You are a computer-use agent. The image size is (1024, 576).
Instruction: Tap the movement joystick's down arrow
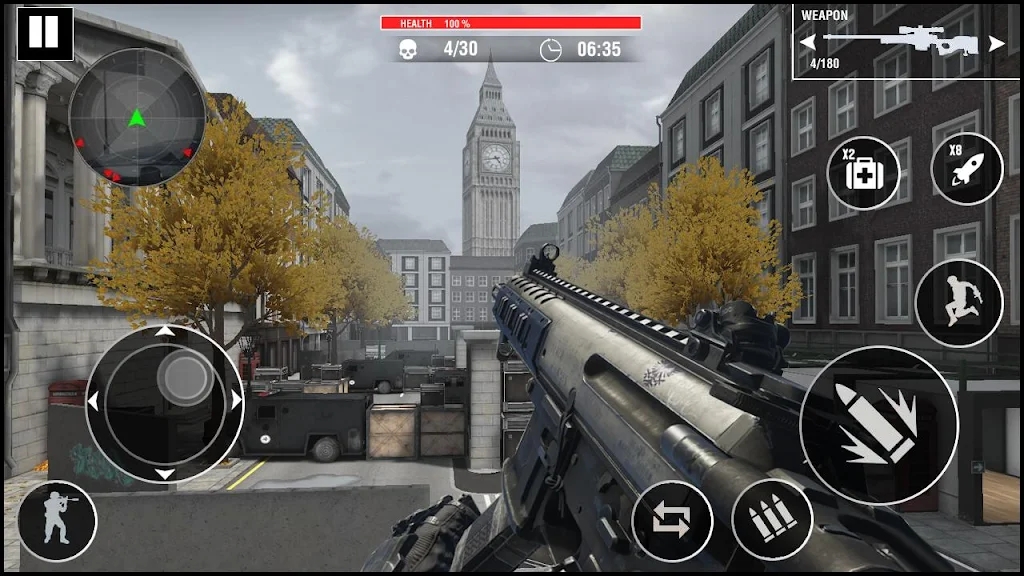pos(165,473)
